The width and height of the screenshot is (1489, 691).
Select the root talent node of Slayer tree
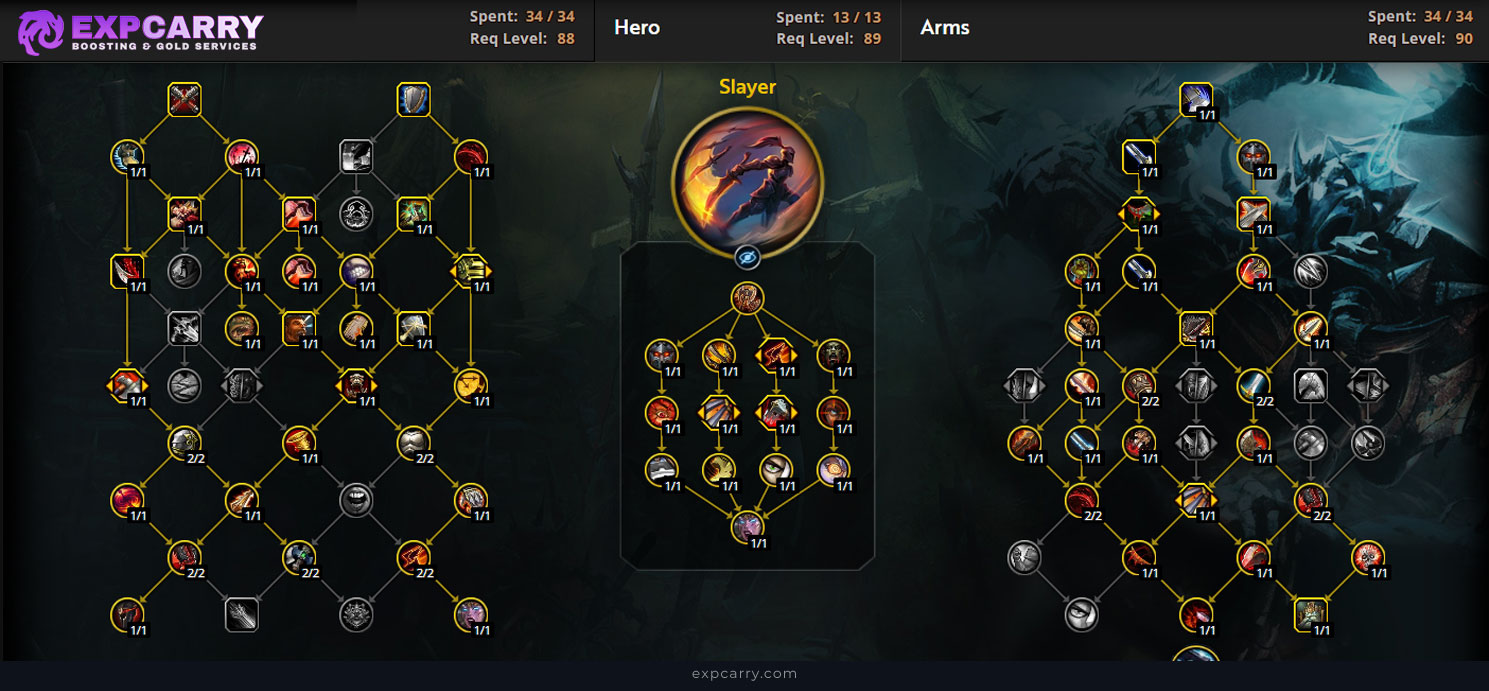pyautogui.click(x=747, y=297)
